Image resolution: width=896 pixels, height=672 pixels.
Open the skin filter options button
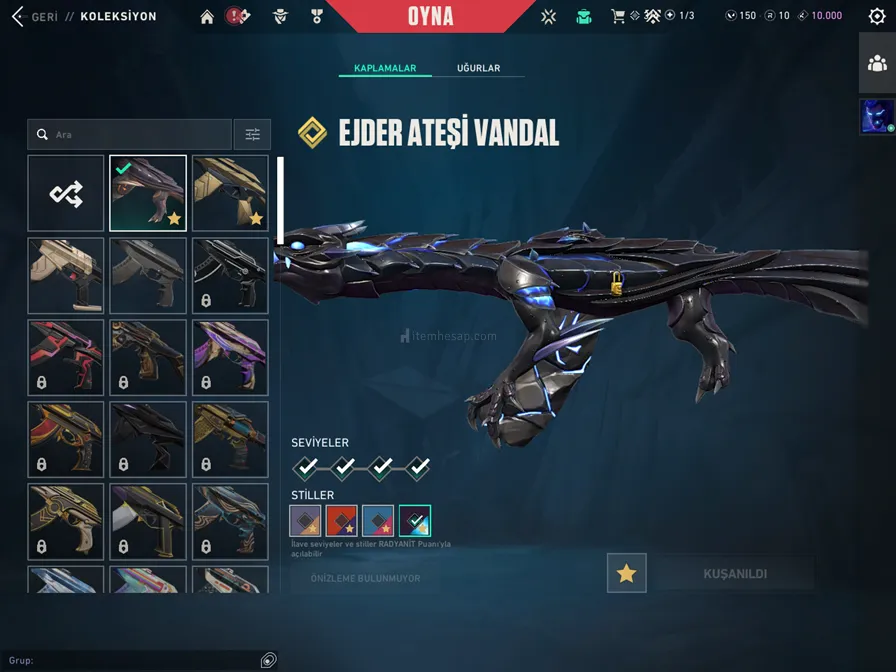(252, 134)
